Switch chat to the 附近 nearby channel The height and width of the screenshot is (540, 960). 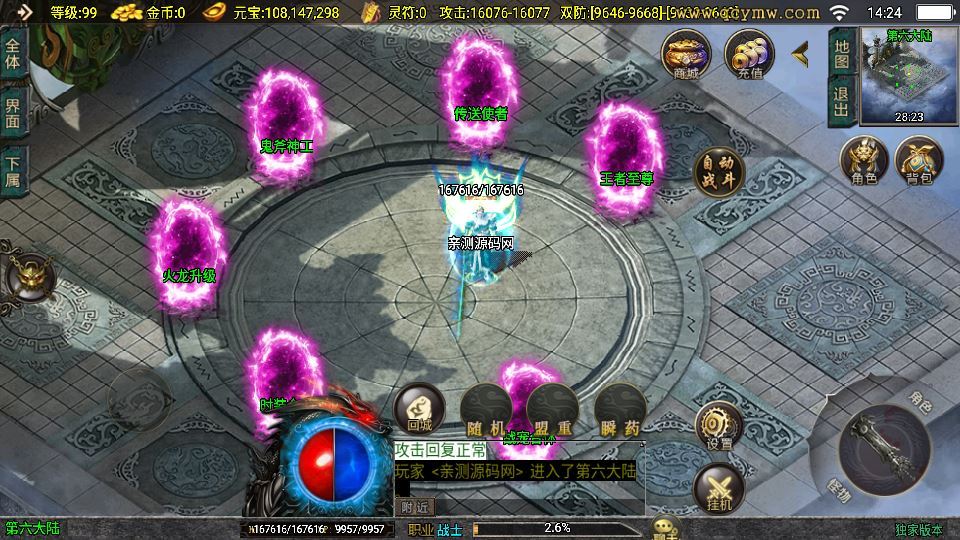417,507
